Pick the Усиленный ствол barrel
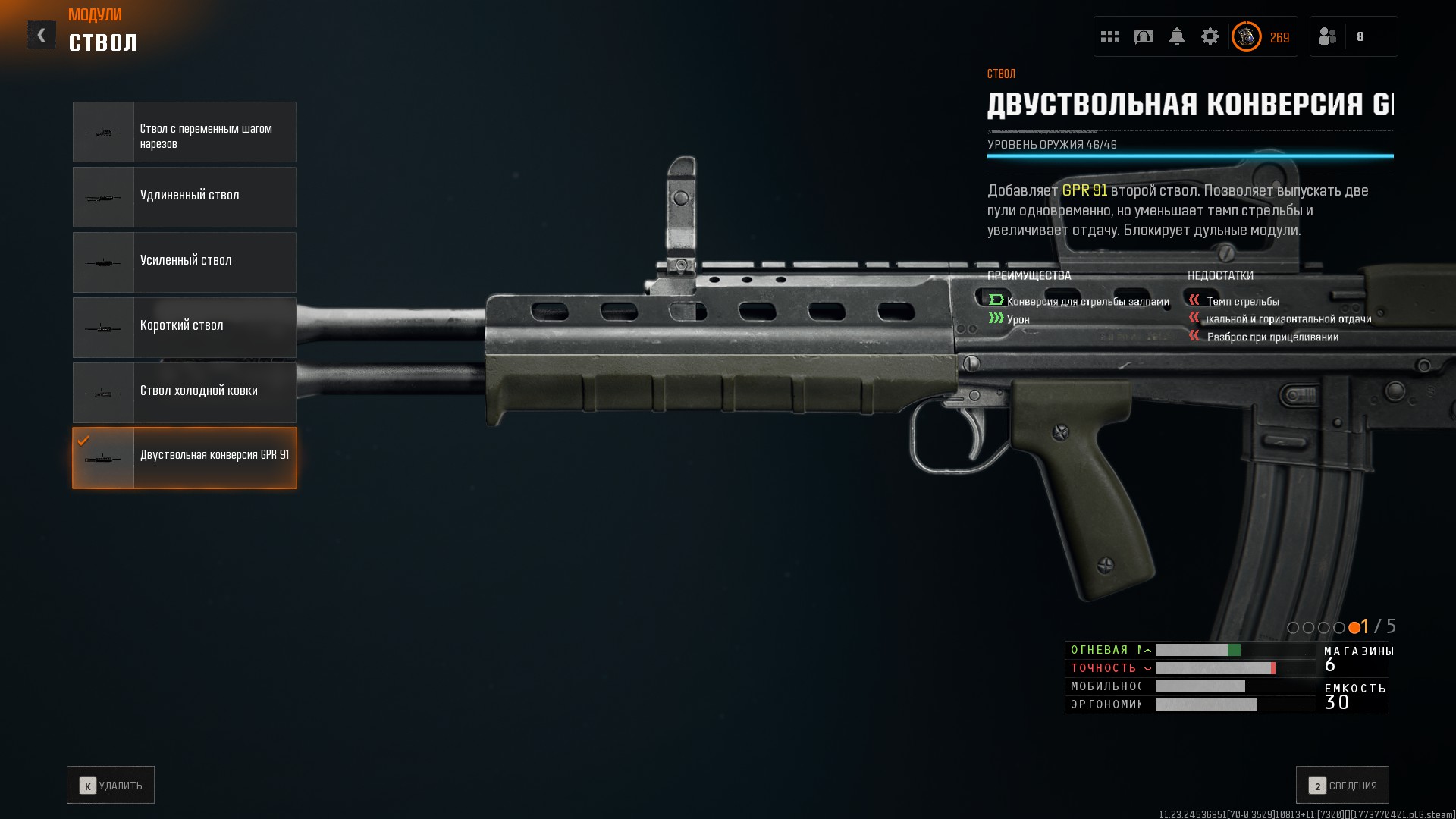This screenshot has height=819, width=1456. point(184,262)
